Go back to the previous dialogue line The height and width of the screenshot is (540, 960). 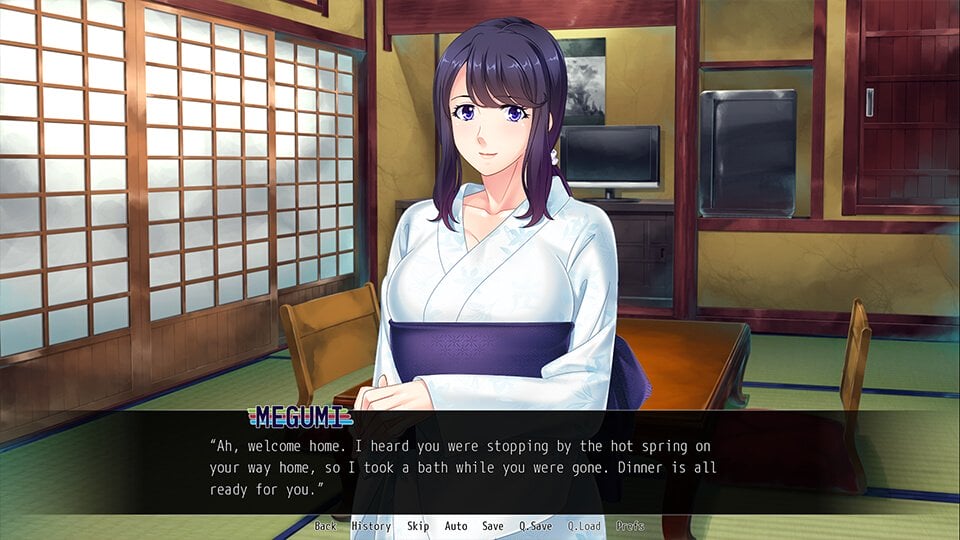point(325,526)
